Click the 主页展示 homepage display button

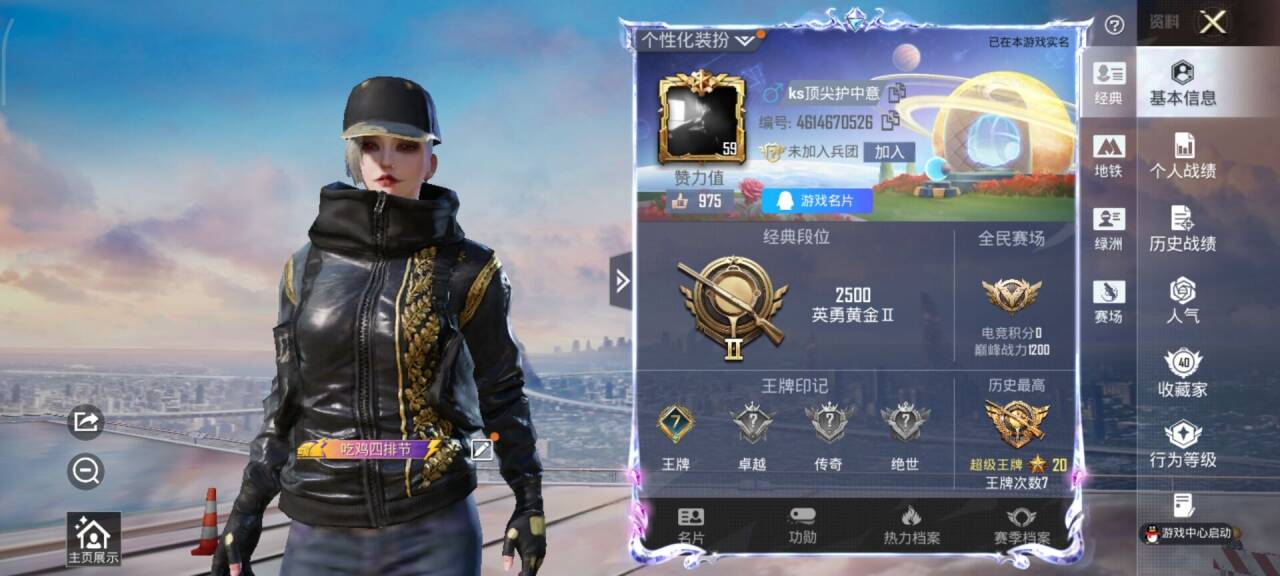(92, 540)
